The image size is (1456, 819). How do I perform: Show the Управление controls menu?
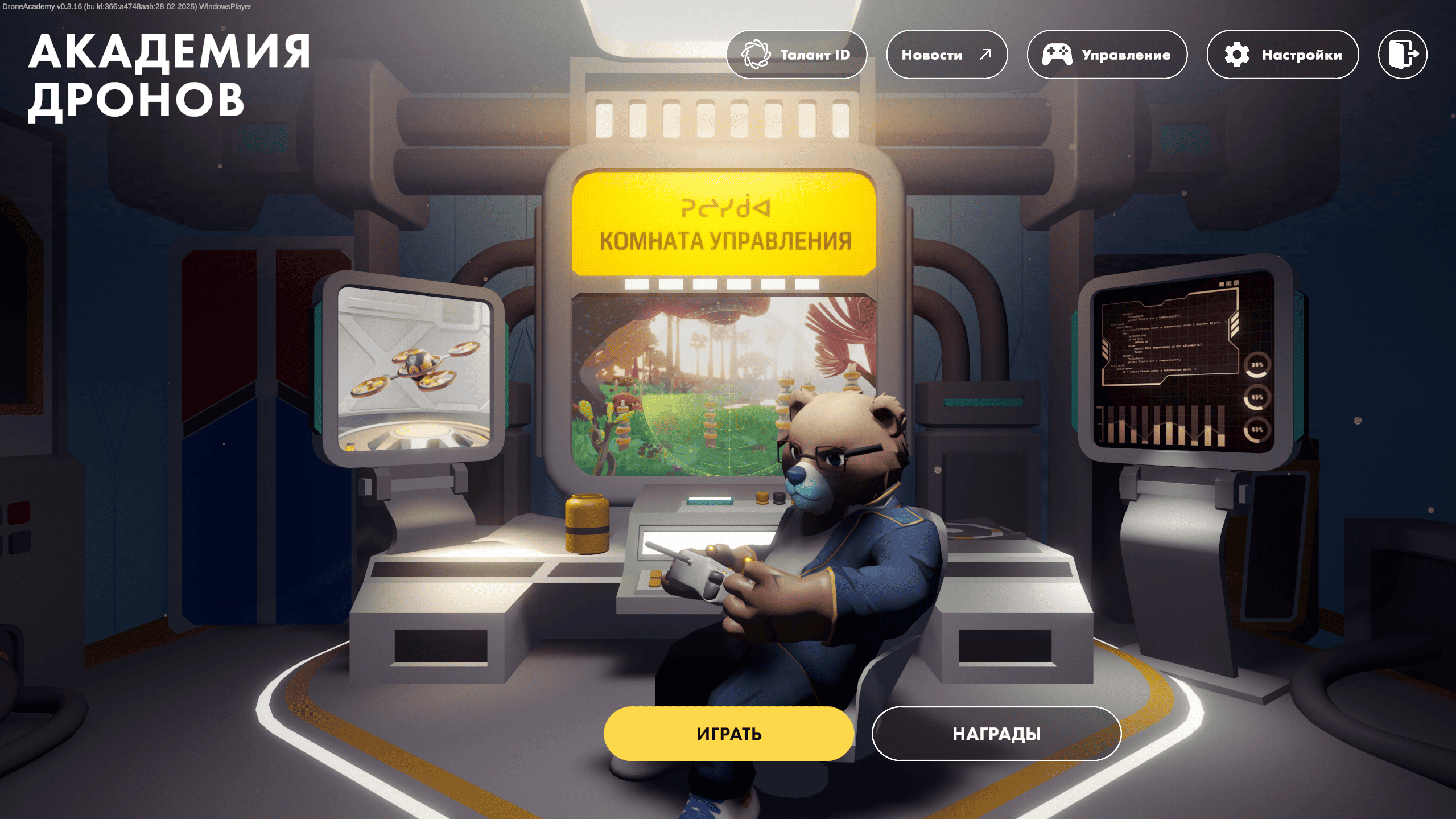[1107, 55]
